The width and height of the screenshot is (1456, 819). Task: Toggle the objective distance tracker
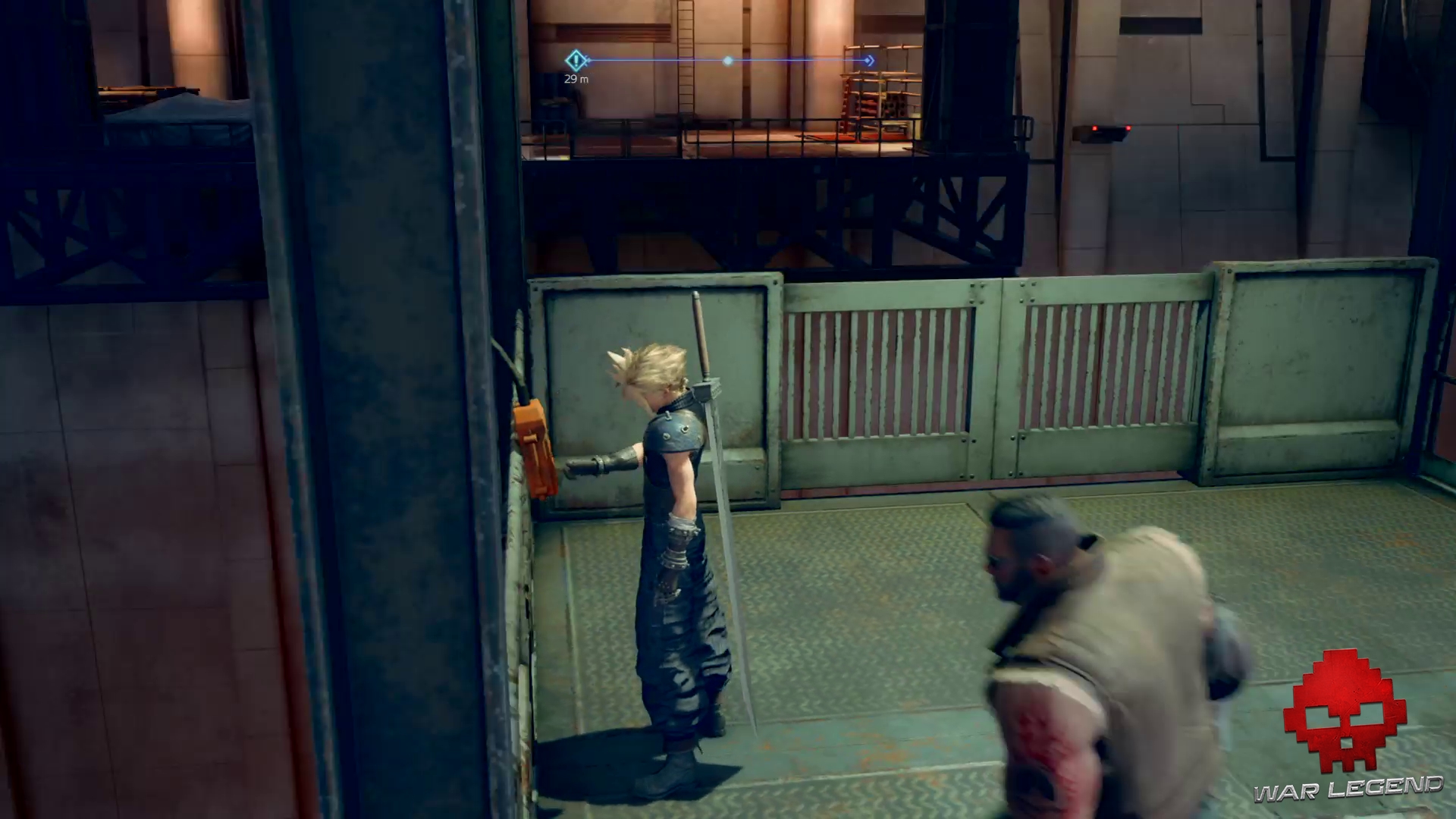point(576,78)
